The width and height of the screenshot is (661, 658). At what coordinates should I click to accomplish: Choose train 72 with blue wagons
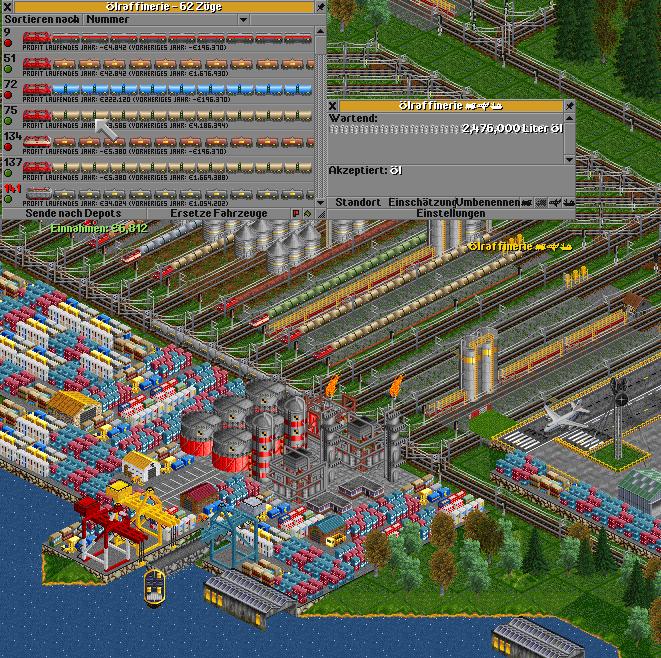[x=160, y=90]
